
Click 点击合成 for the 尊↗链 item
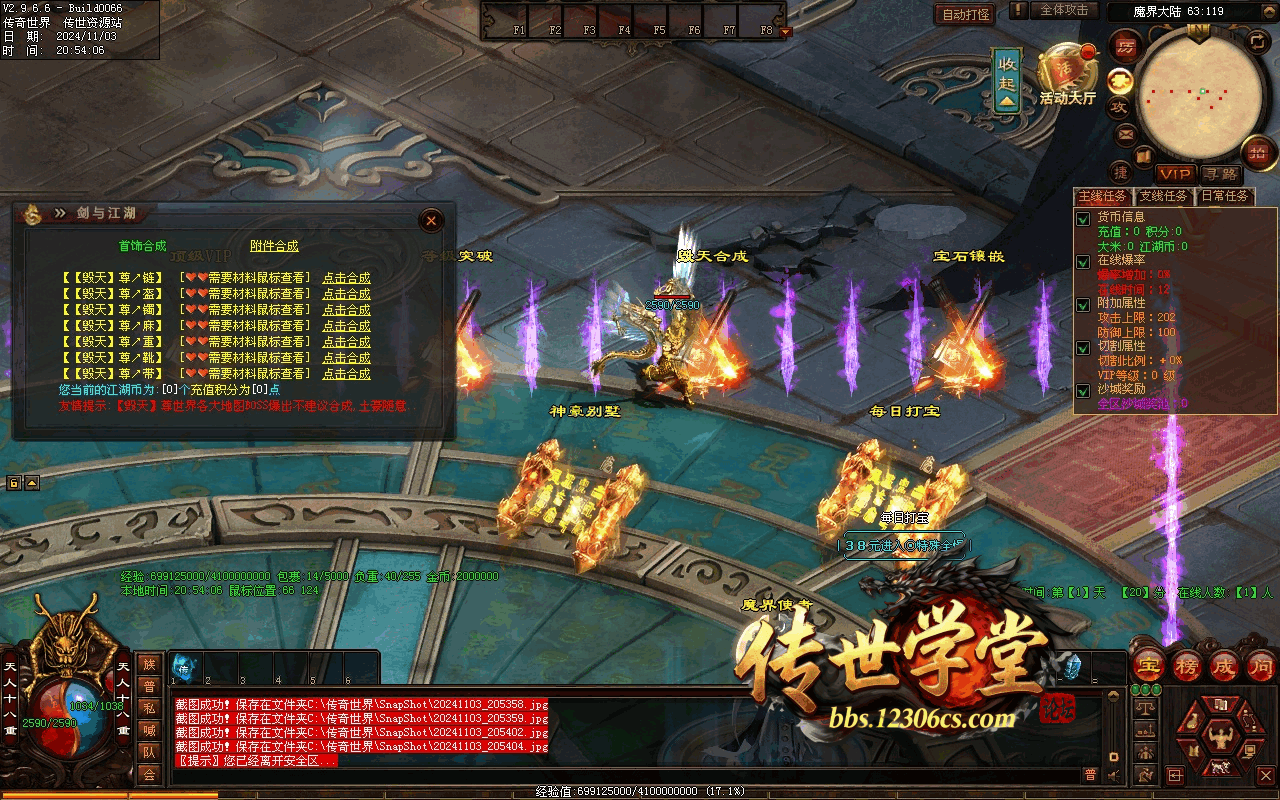coord(346,278)
